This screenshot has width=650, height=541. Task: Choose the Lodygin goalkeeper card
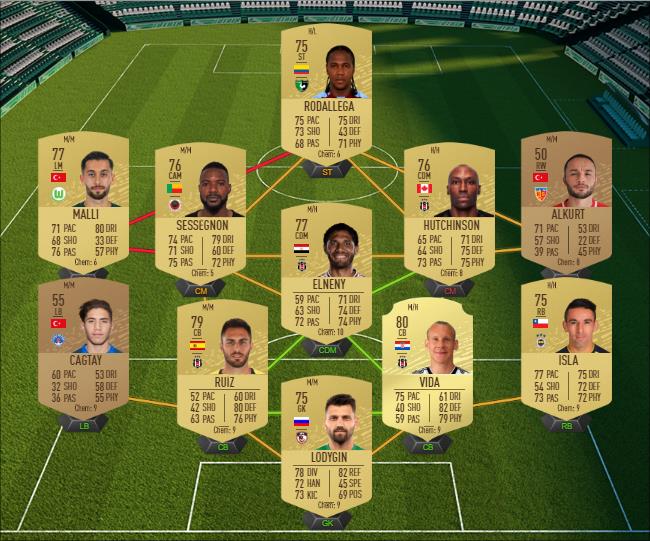click(x=326, y=445)
